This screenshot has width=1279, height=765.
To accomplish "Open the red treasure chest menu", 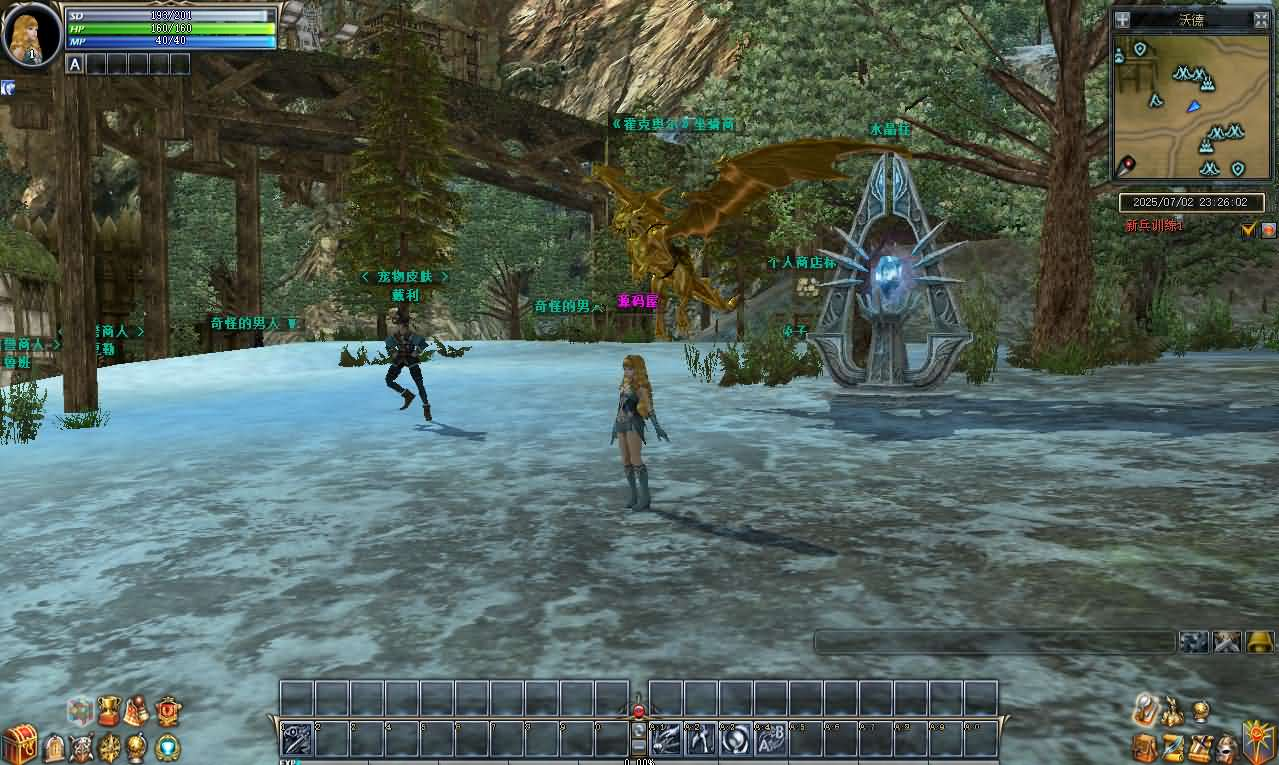I will click(19, 743).
